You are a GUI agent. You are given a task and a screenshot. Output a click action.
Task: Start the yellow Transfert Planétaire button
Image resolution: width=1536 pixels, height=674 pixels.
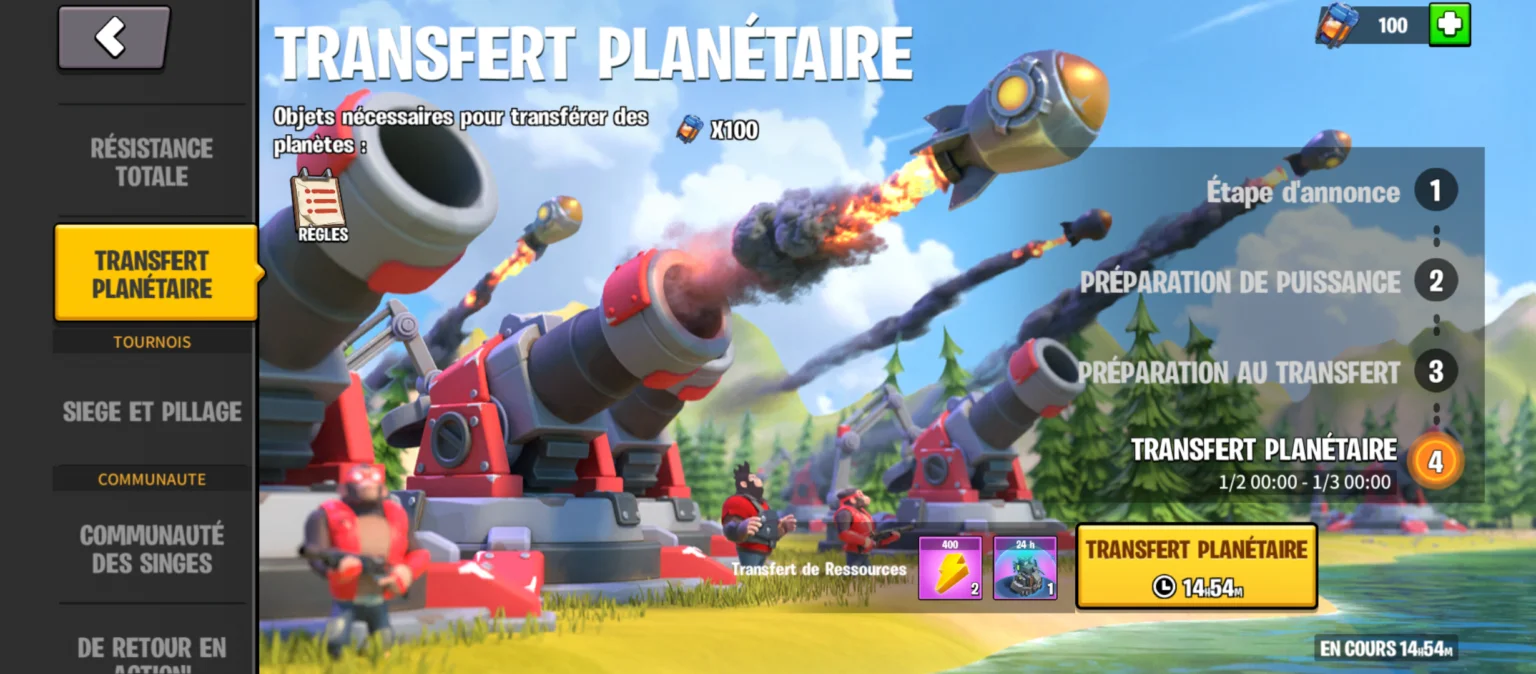click(x=1196, y=566)
